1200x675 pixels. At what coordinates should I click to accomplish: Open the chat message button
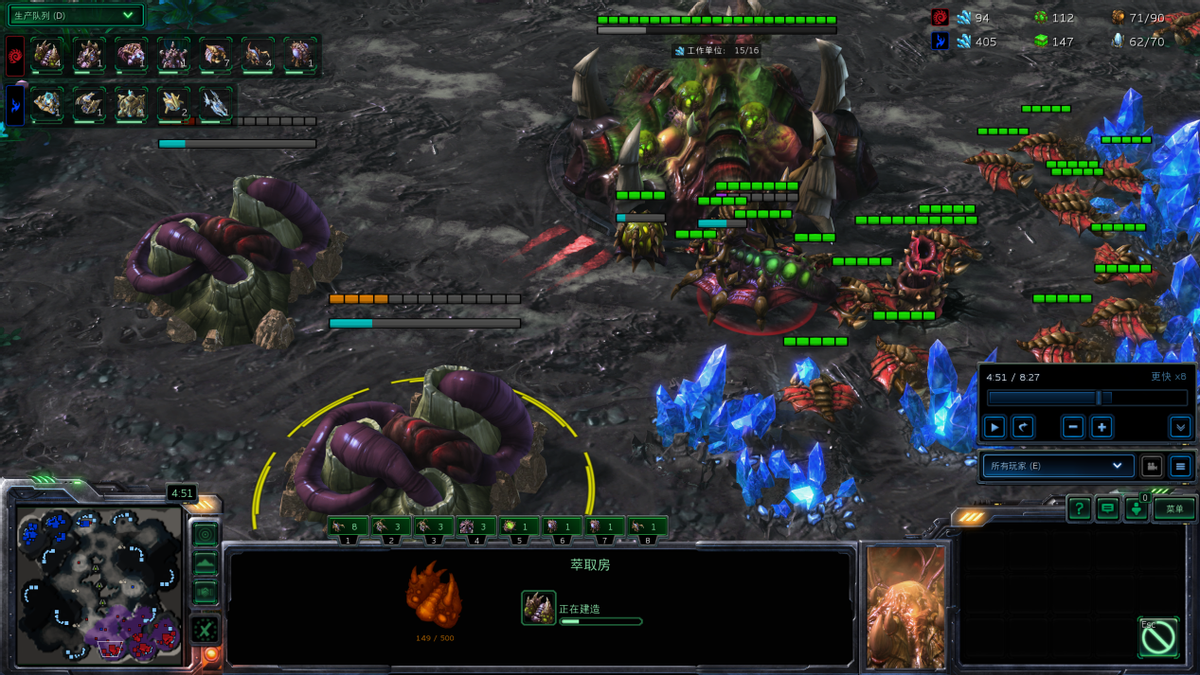[x=1107, y=509]
